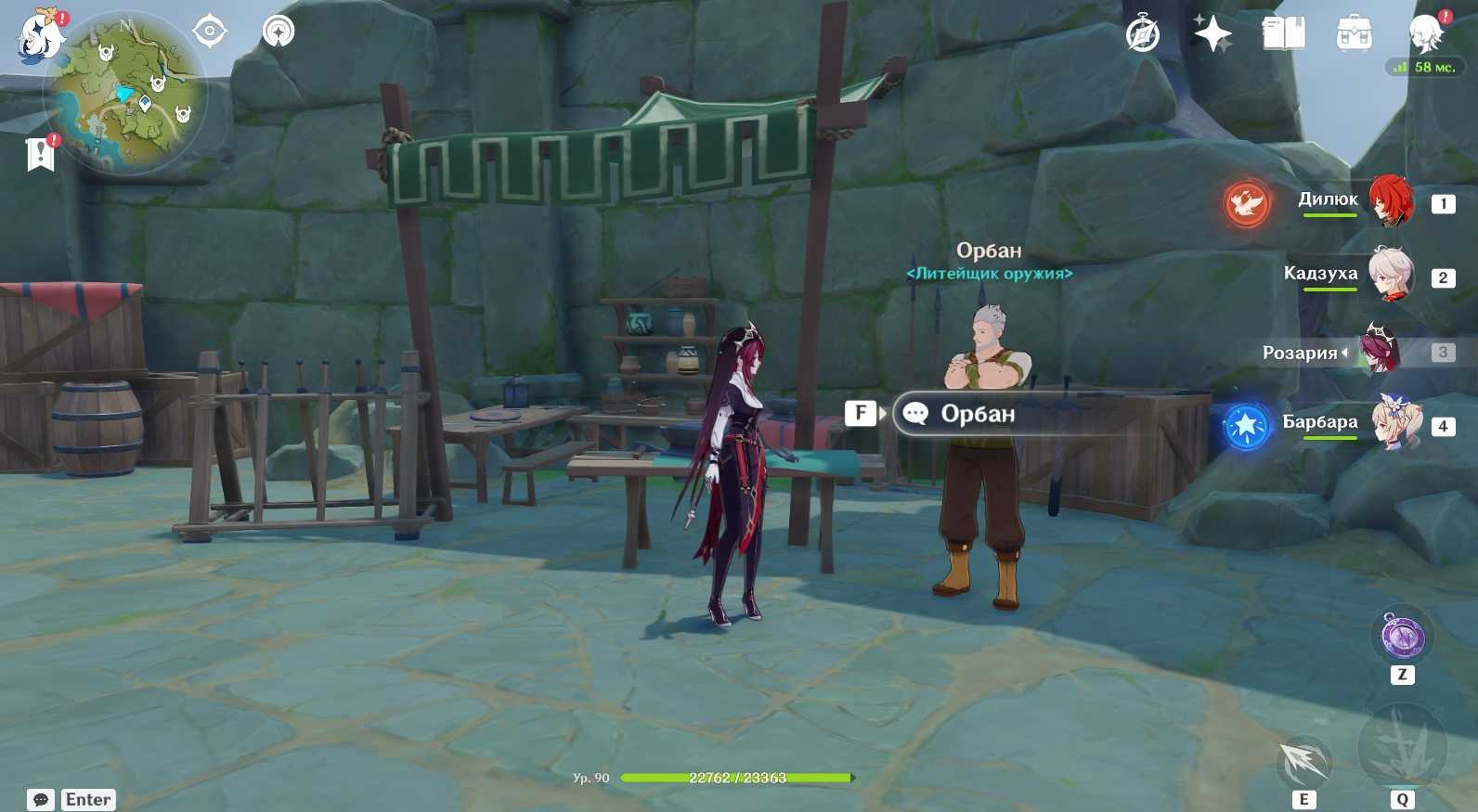
Task: Select active character Розария in party
Action: 1381,352
